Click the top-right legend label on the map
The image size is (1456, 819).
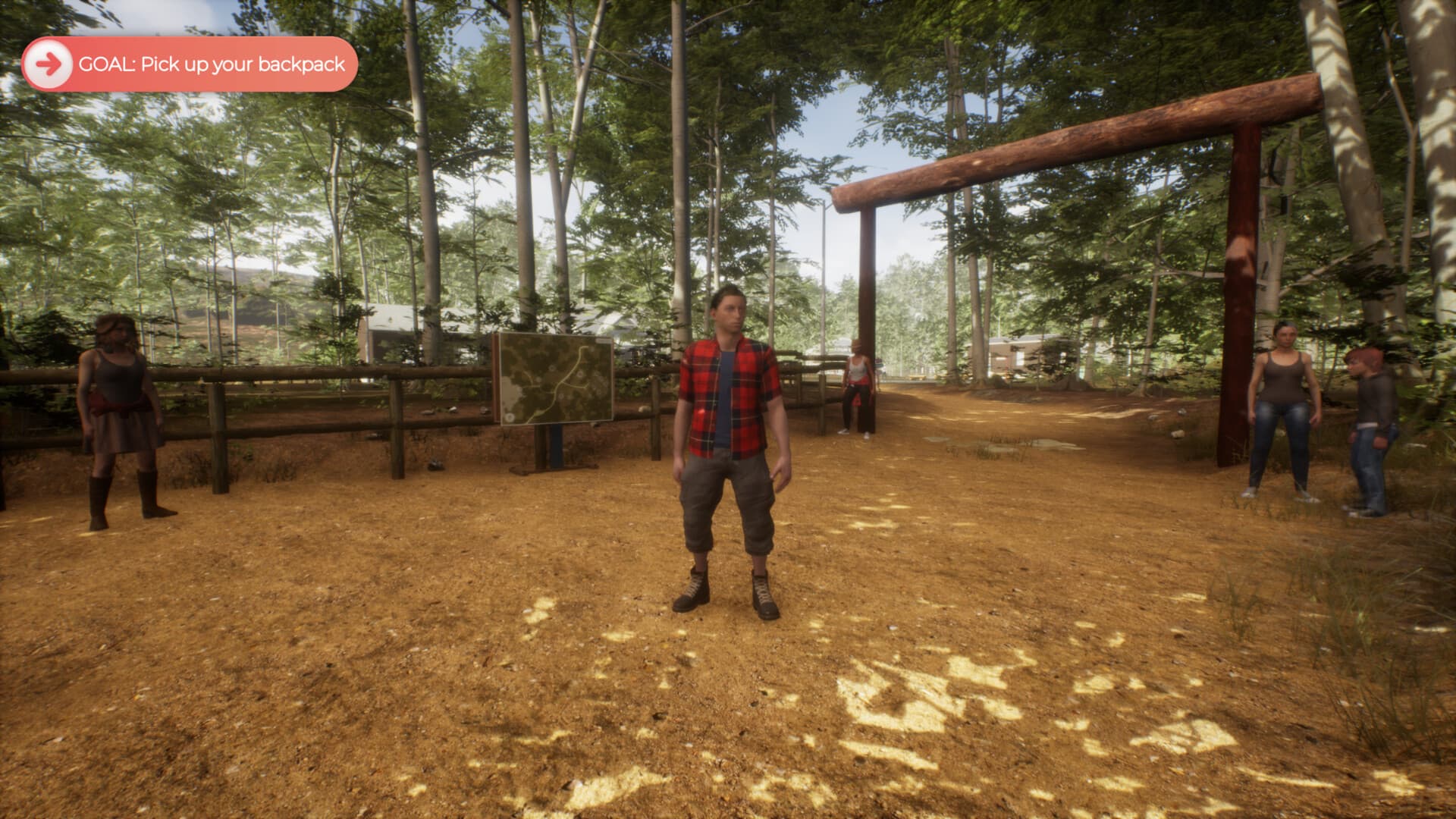[x=604, y=340]
